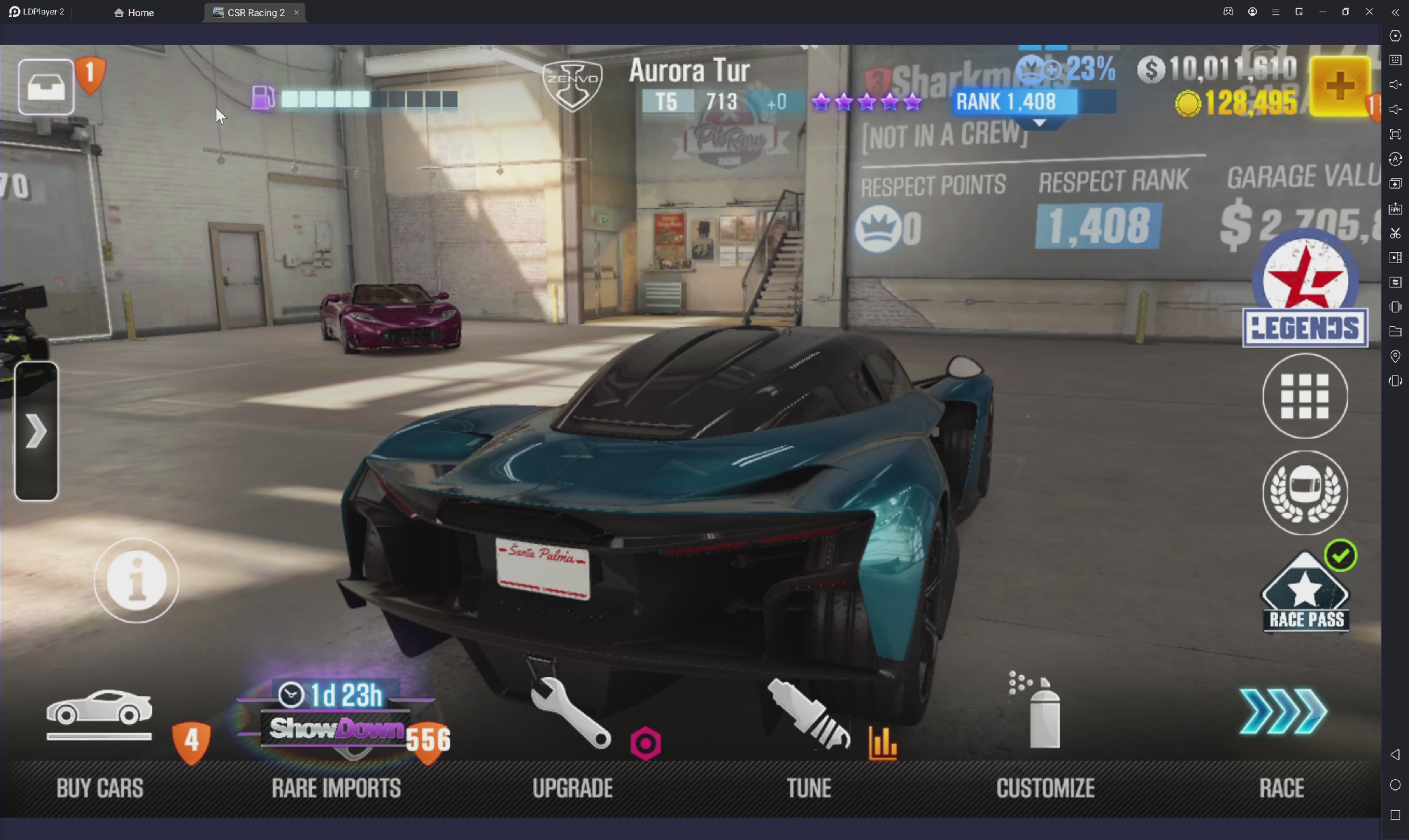The width and height of the screenshot is (1409, 840).
Task: Open the Race Pass
Action: (1305, 594)
